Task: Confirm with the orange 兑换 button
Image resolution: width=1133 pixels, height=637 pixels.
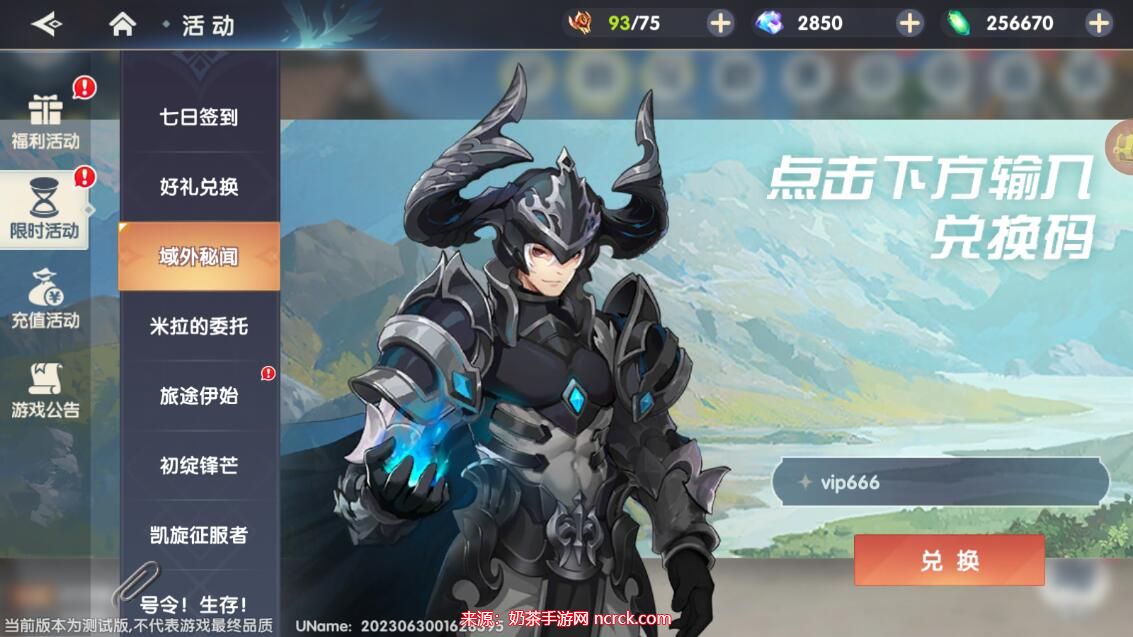Action: [x=948, y=560]
